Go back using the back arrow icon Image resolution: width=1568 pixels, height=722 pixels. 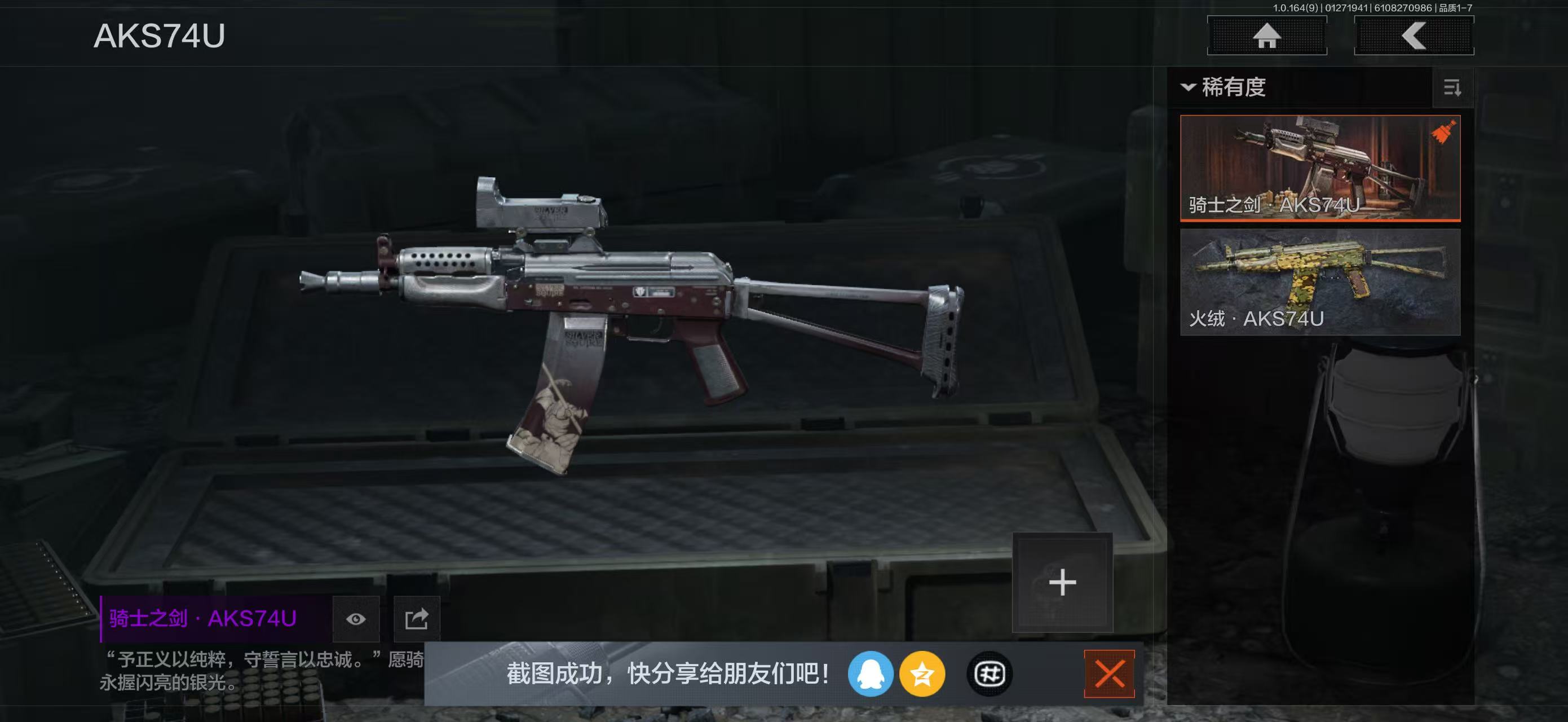1414,38
